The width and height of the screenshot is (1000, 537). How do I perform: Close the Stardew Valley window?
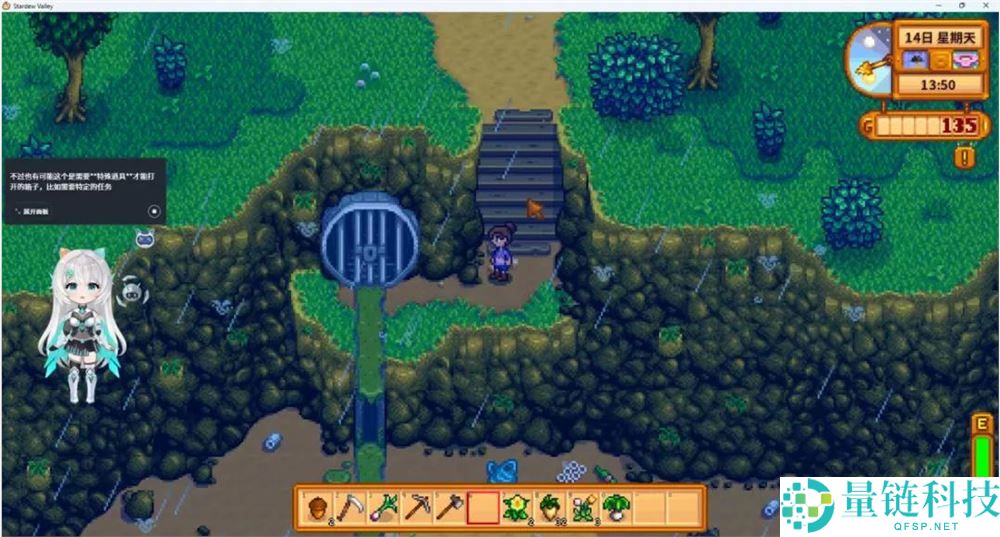click(x=984, y=6)
